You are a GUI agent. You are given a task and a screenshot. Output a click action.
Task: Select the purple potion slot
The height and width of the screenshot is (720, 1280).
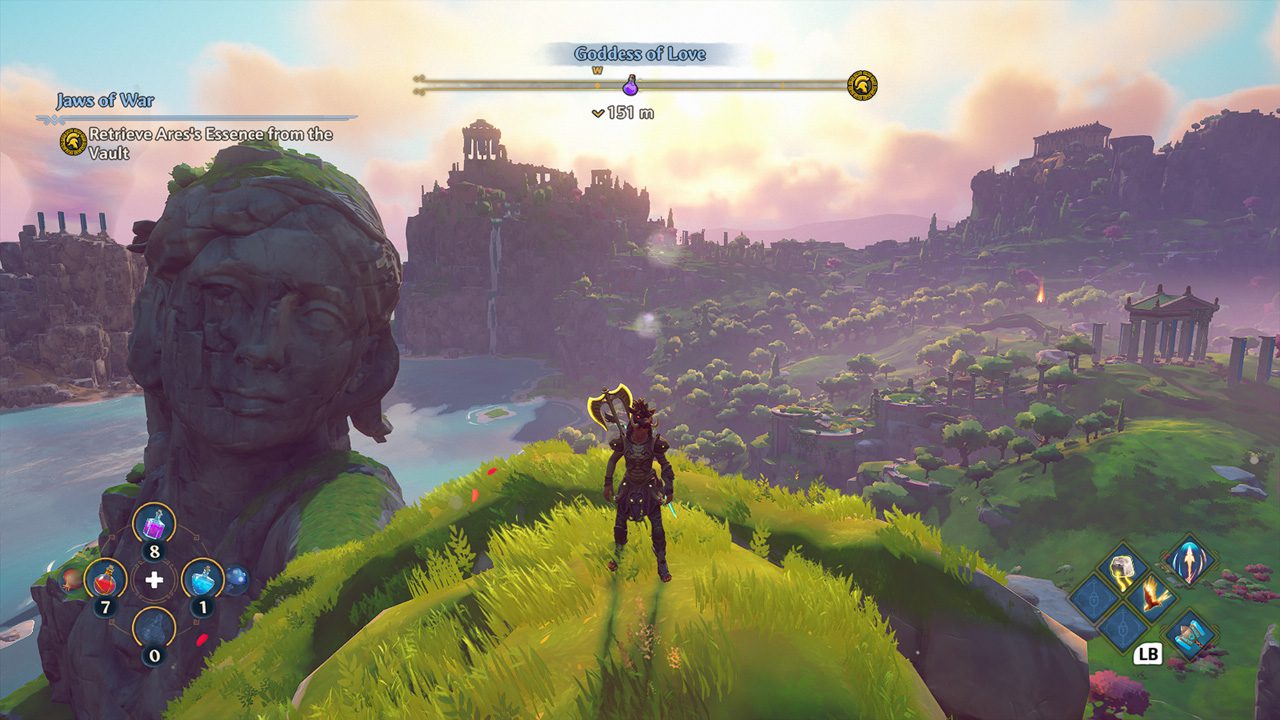pos(154,522)
